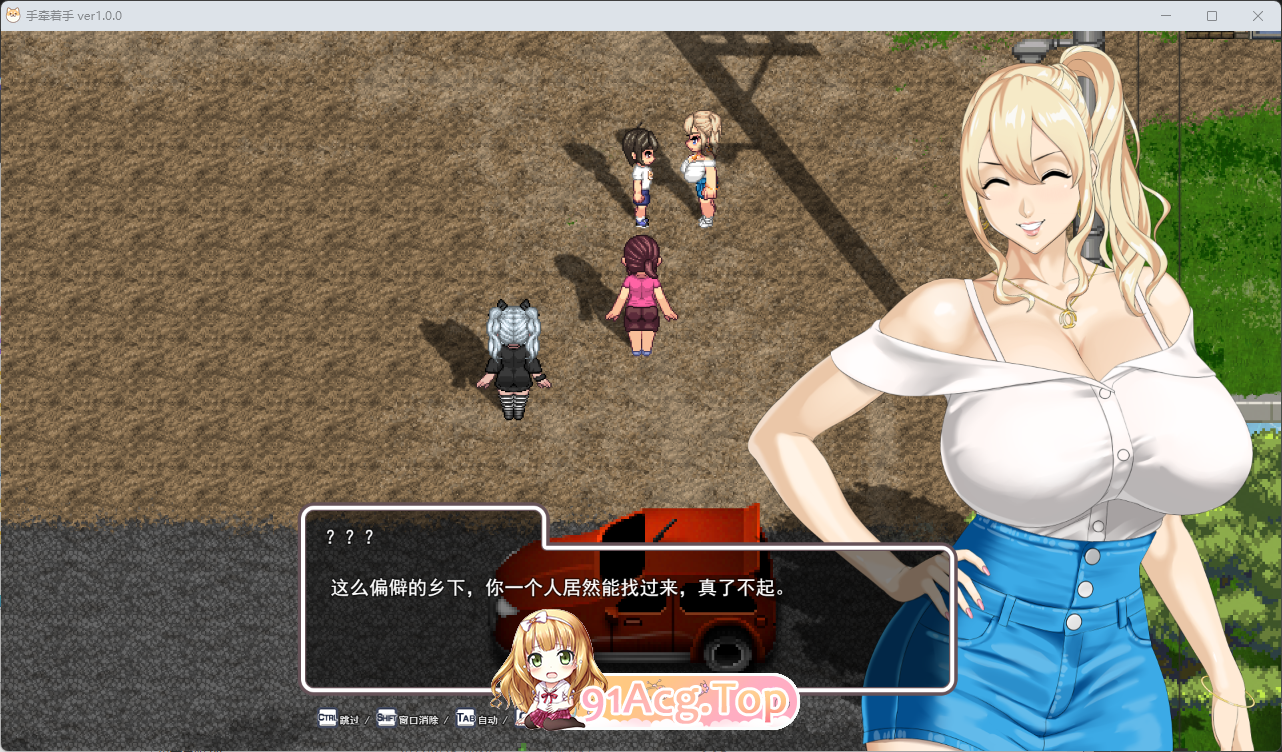Click the ??? name label on the dialogue box

[x=349, y=536]
